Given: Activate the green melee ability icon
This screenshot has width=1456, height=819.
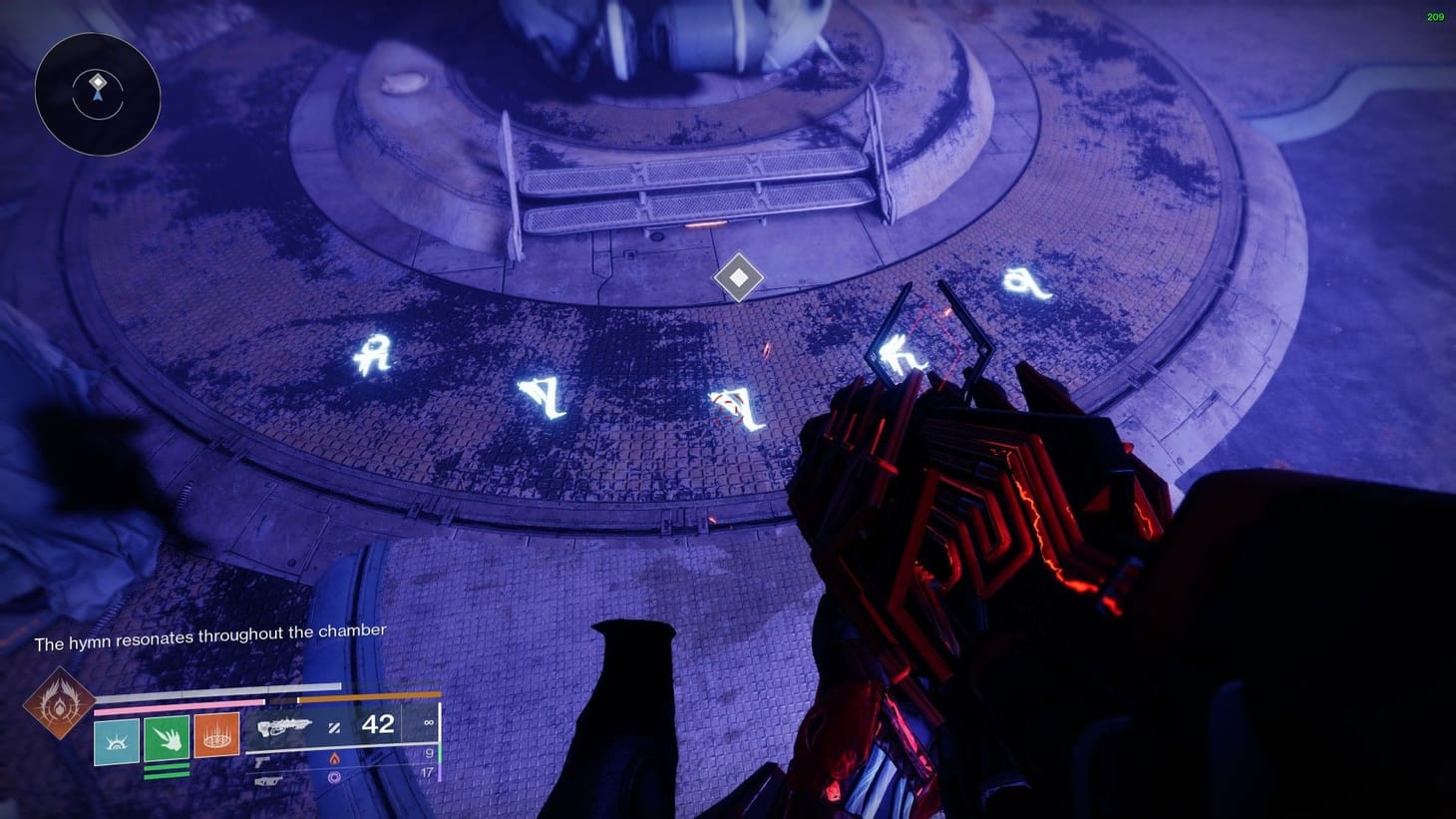Looking at the screenshot, I should coord(167,738).
